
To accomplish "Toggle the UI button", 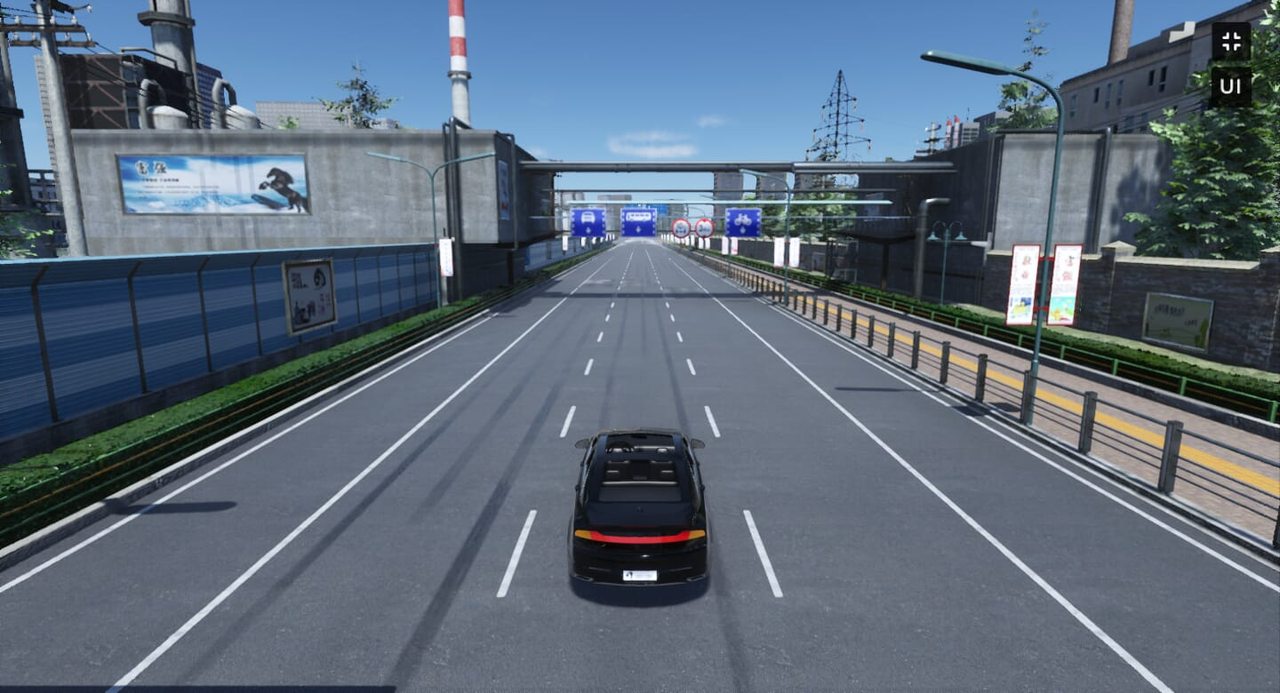I will tap(1230, 86).
